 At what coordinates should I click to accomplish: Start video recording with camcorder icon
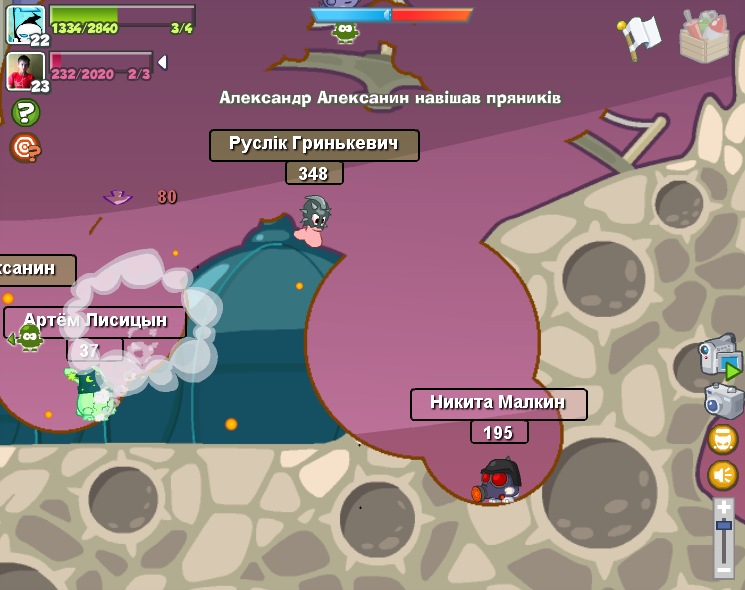[719, 357]
